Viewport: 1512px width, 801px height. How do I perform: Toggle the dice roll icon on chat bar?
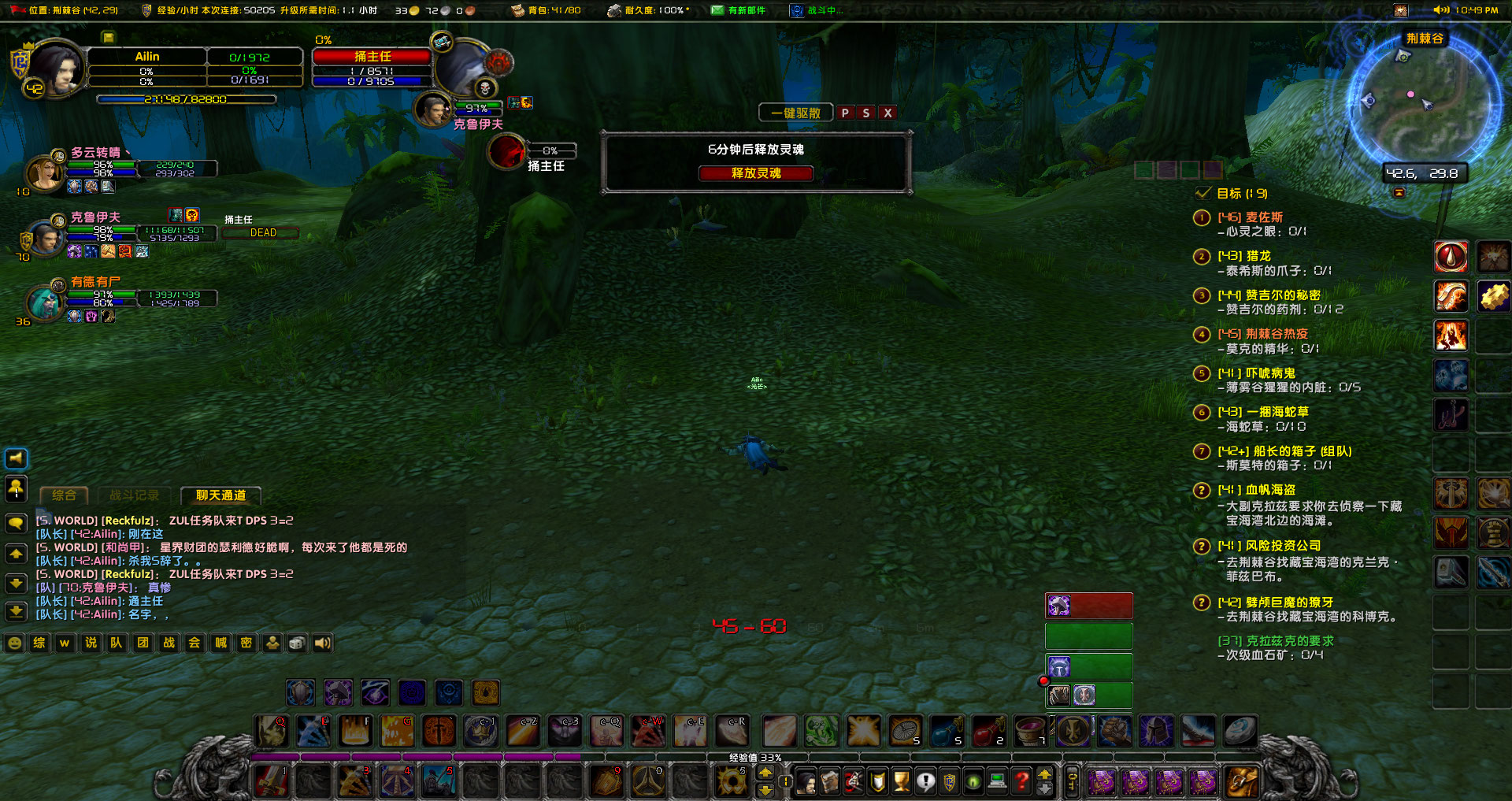(x=298, y=643)
